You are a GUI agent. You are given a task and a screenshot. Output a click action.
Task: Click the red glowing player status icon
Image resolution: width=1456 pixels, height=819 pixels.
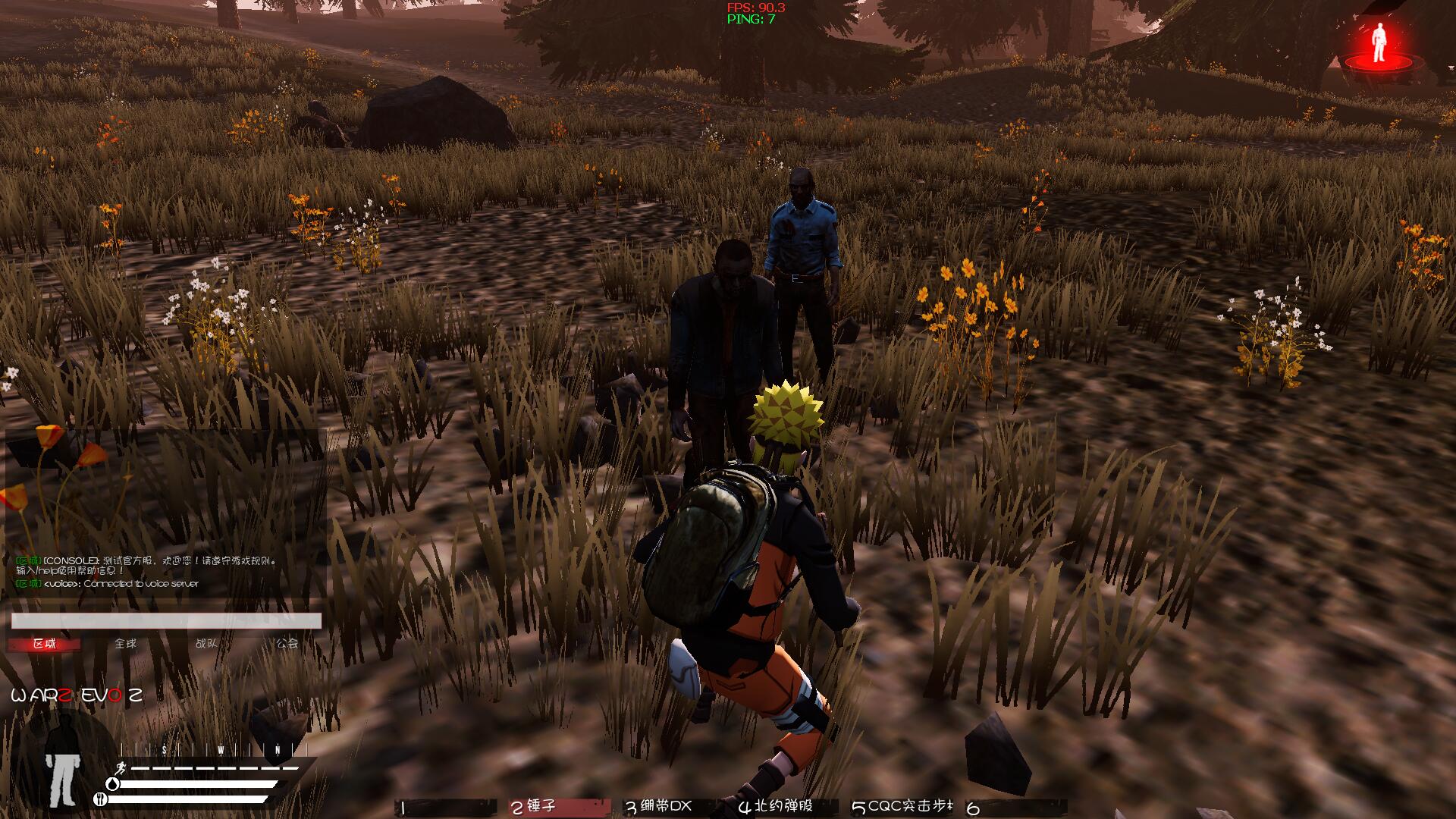point(1379,47)
